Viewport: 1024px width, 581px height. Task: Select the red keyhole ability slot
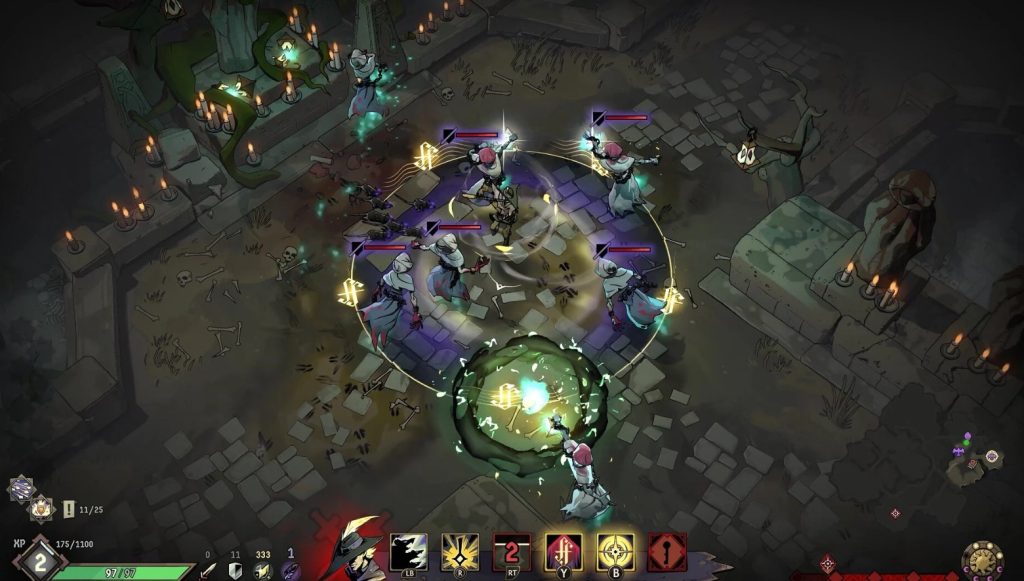click(667, 551)
